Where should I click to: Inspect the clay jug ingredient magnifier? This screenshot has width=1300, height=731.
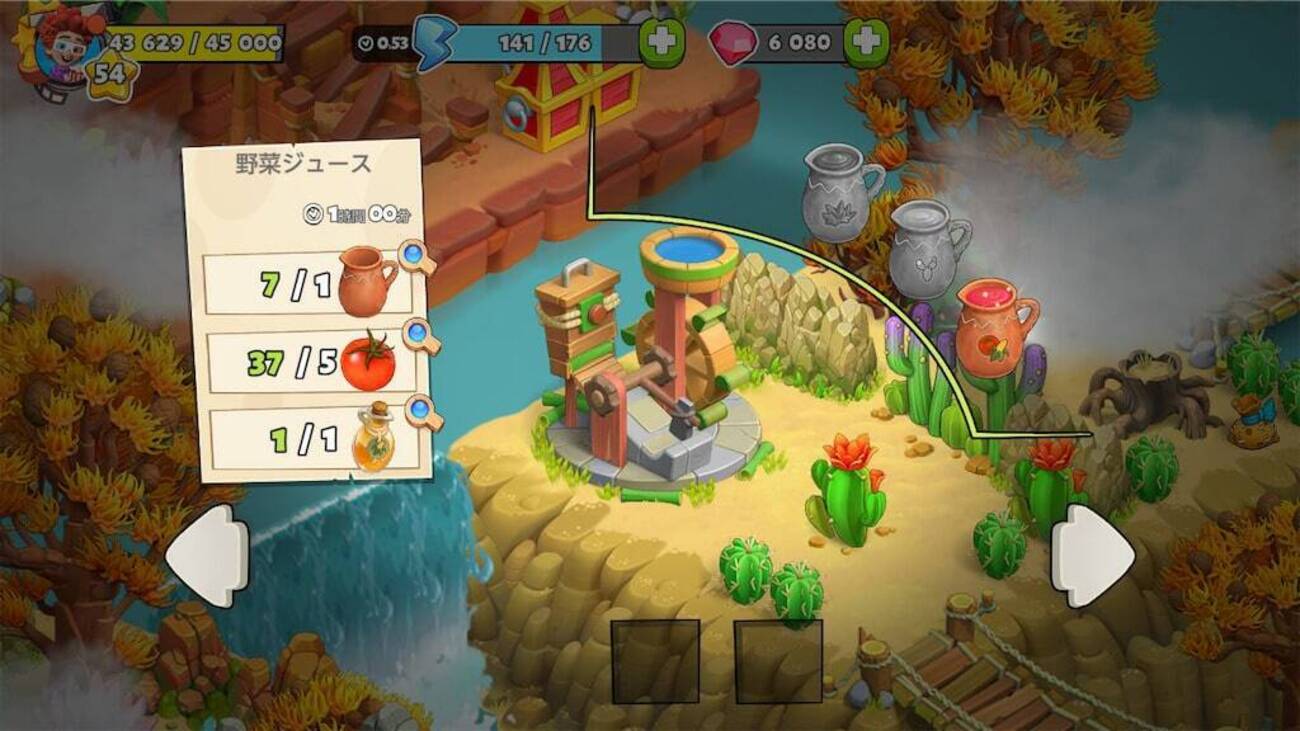coord(417,258)
